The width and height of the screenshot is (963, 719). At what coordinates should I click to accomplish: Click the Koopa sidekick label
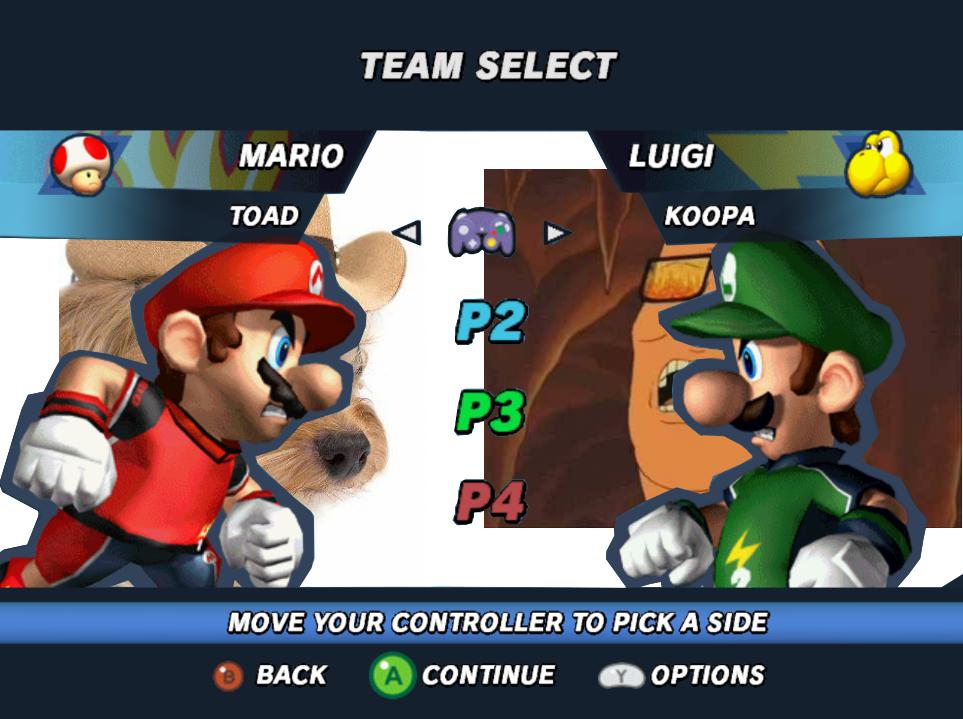[709, 216]
